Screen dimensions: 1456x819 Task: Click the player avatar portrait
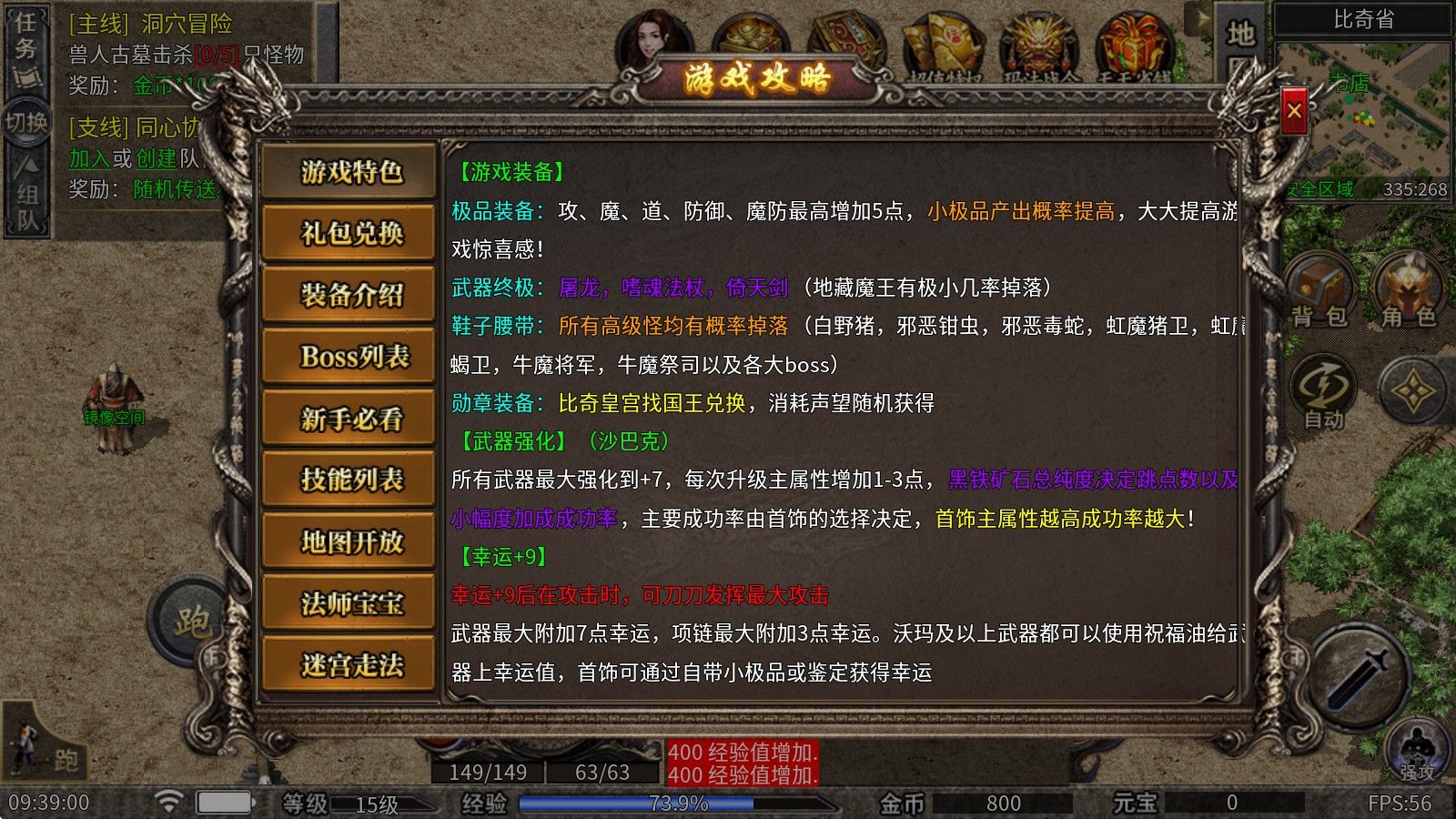655,36
